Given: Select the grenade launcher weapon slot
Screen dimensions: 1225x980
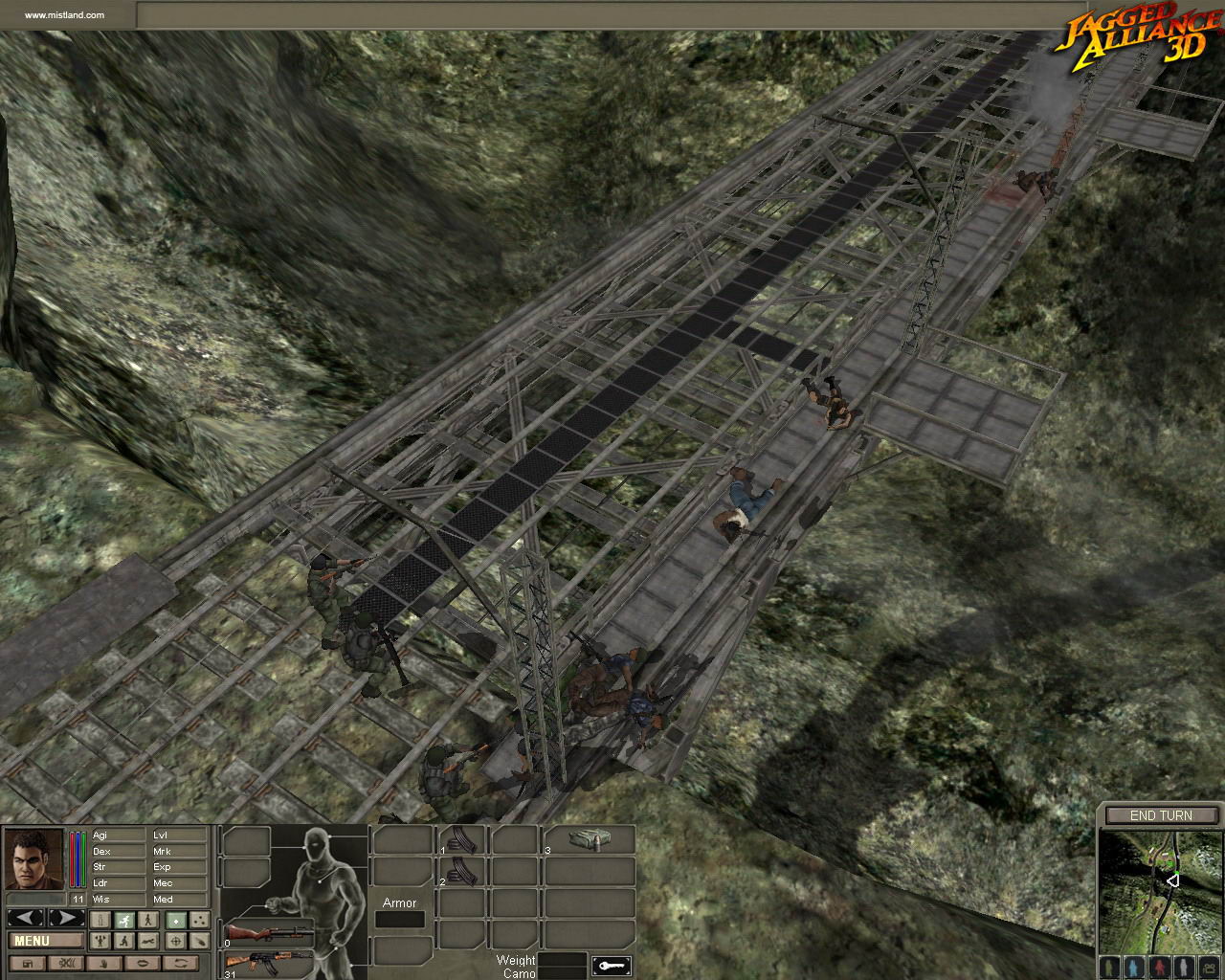Looking at the screenshot, I should pyautogui.click(x=268, y=932).
